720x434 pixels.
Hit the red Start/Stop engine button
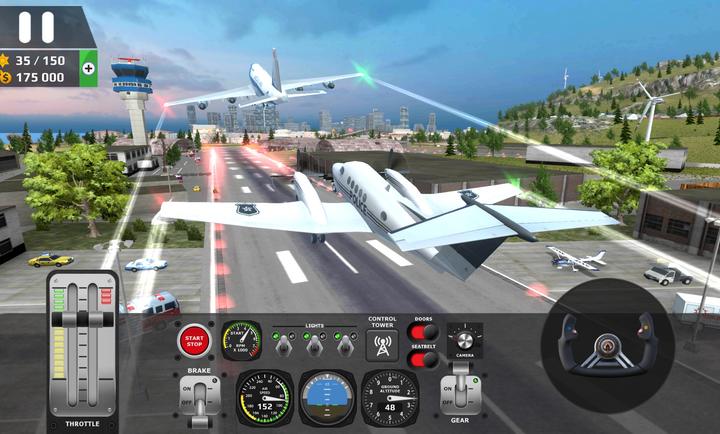tap(194, 342)
